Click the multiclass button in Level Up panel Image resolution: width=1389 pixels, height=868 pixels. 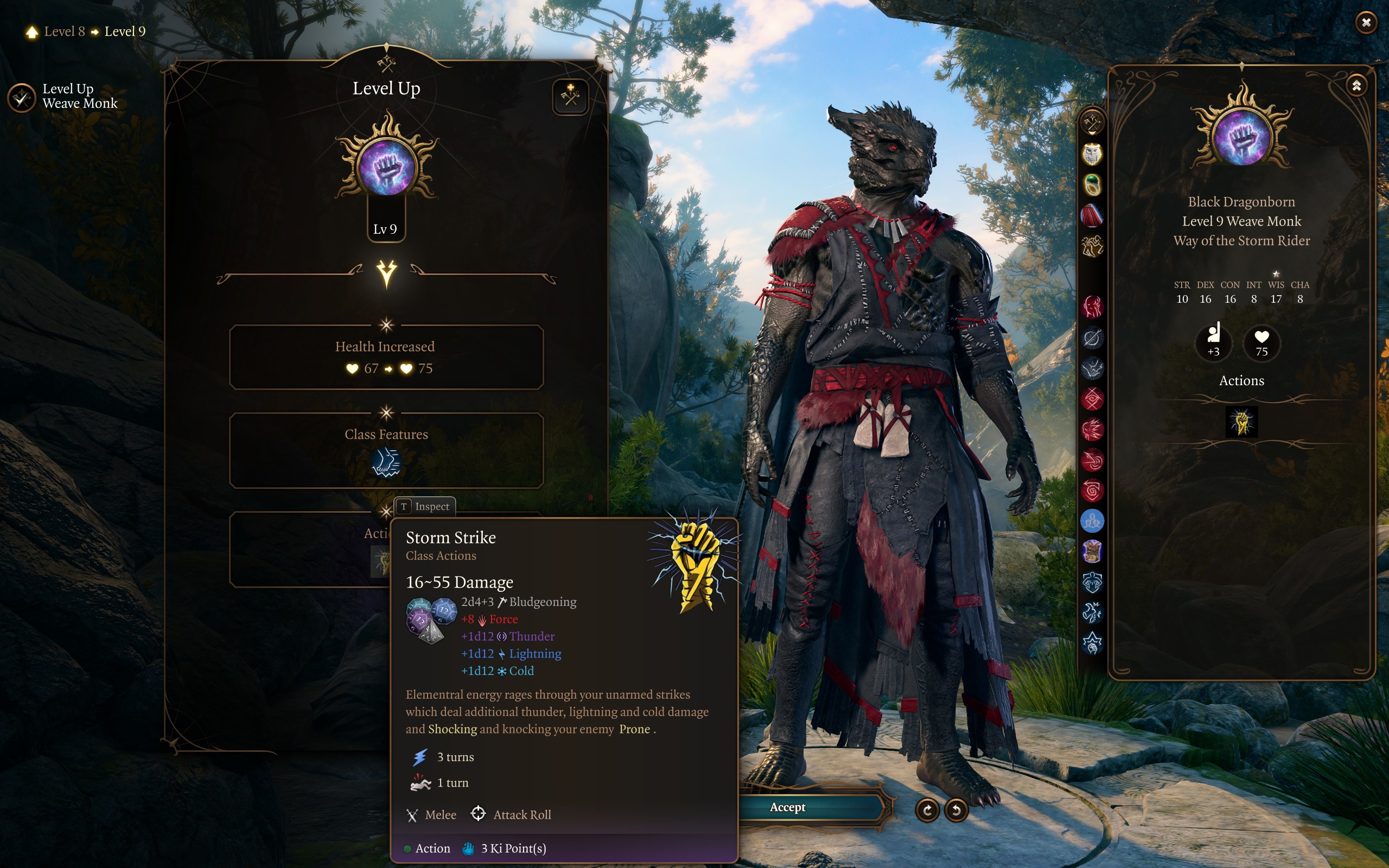570,96
